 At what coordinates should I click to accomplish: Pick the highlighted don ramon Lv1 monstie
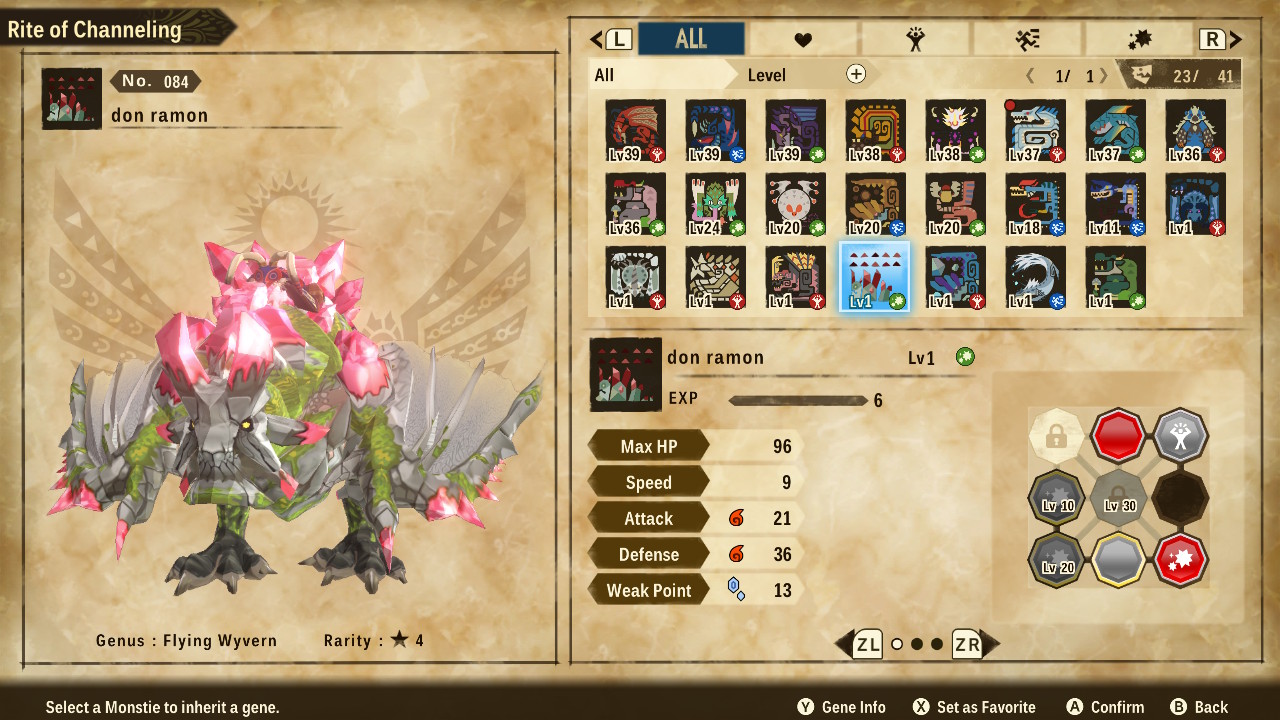[x=875, y=277]
